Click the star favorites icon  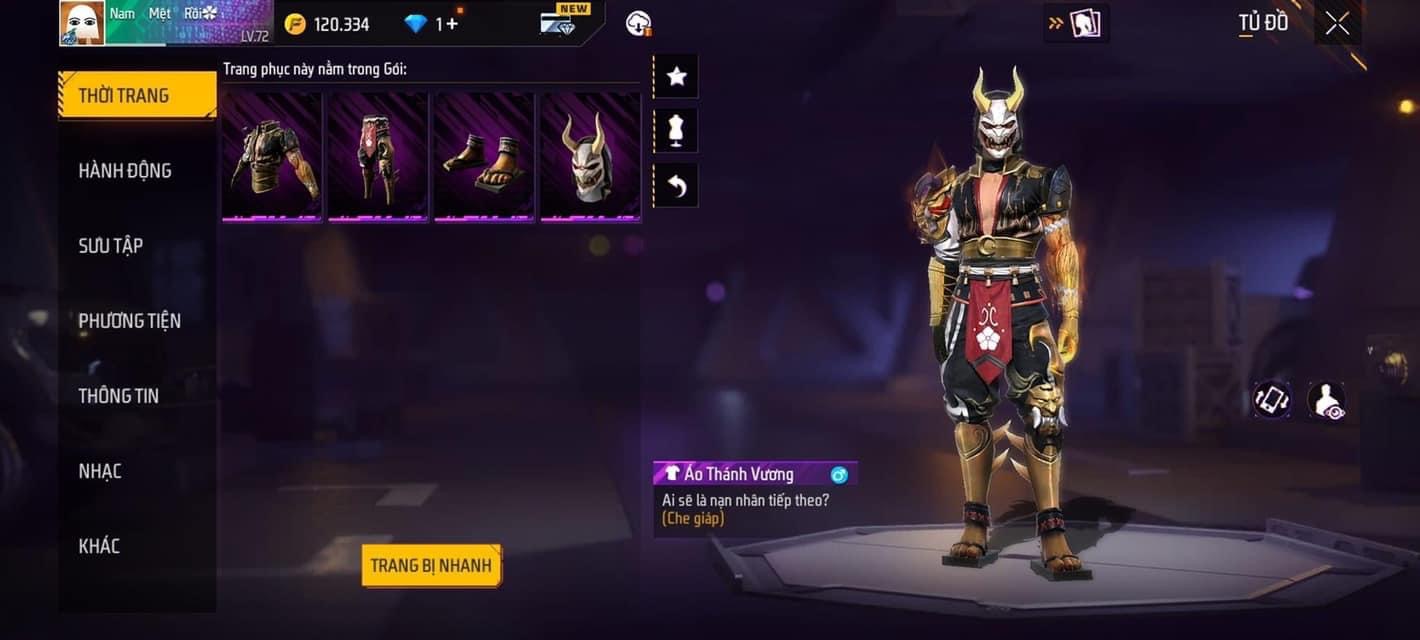click(676, 77)
